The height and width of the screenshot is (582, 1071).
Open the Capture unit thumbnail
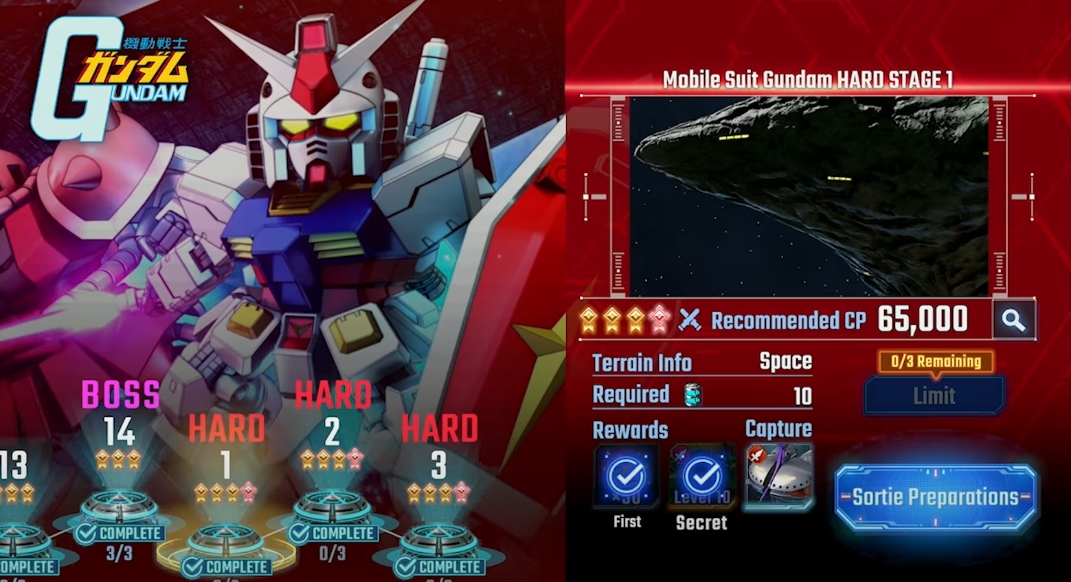(778, 477)
